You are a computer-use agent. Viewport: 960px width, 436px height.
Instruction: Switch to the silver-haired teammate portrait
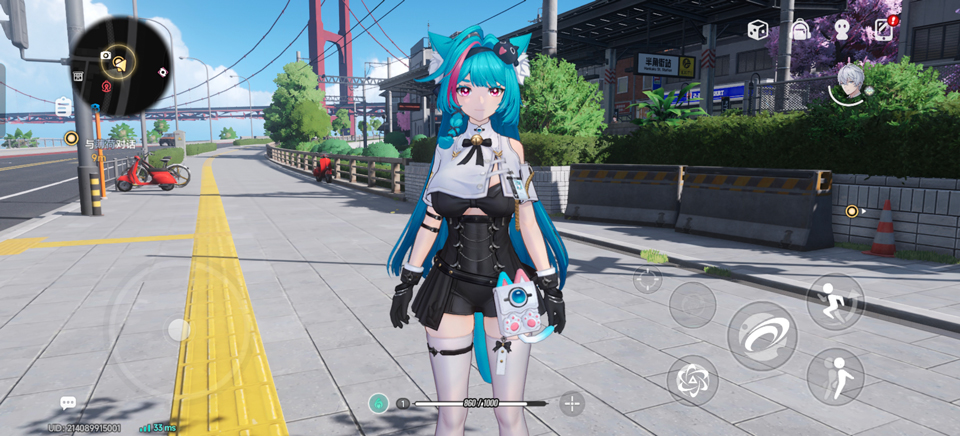point(849,85)
